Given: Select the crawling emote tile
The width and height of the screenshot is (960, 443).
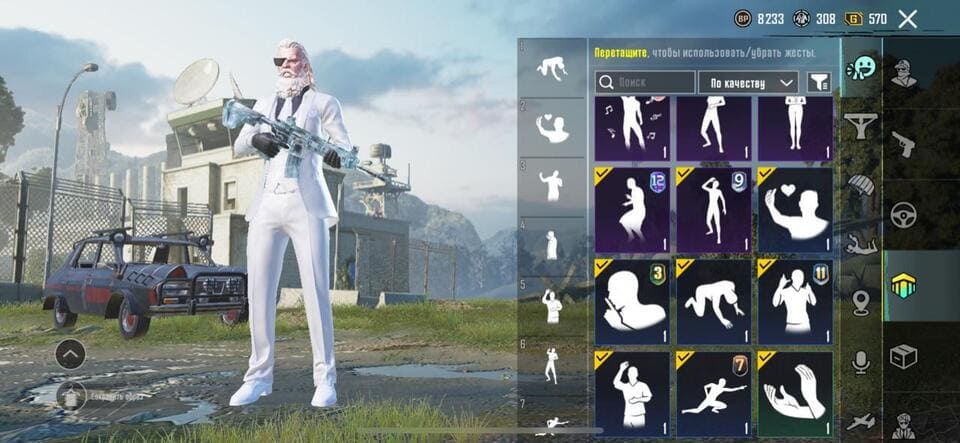Looking at the screenshot, I should (x=714, y=303).
